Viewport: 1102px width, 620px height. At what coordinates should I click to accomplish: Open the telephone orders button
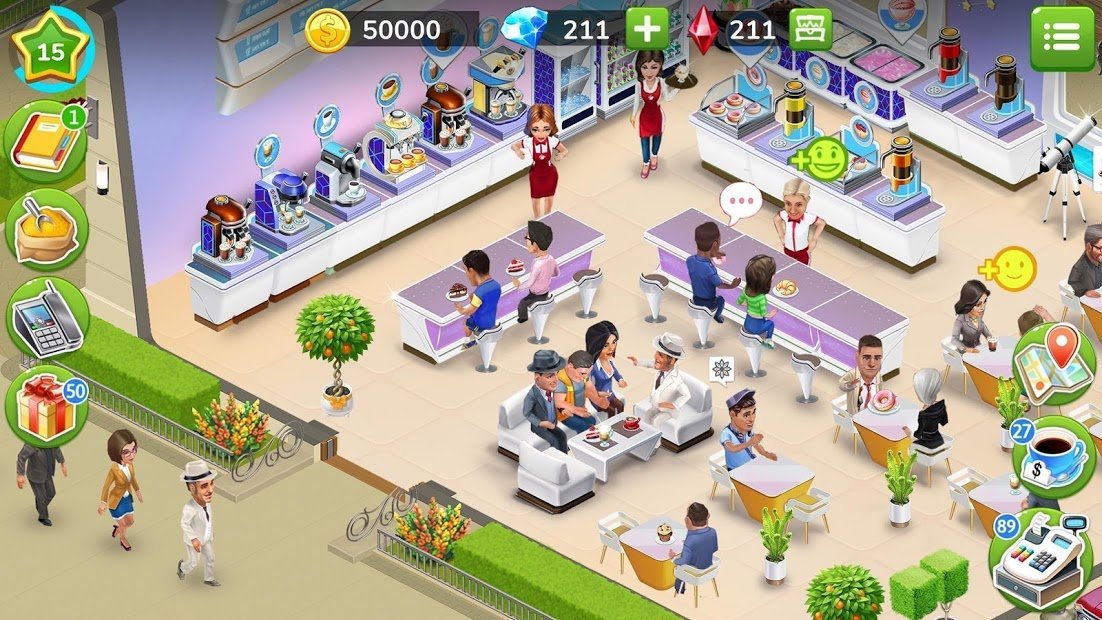coord(46,318)
